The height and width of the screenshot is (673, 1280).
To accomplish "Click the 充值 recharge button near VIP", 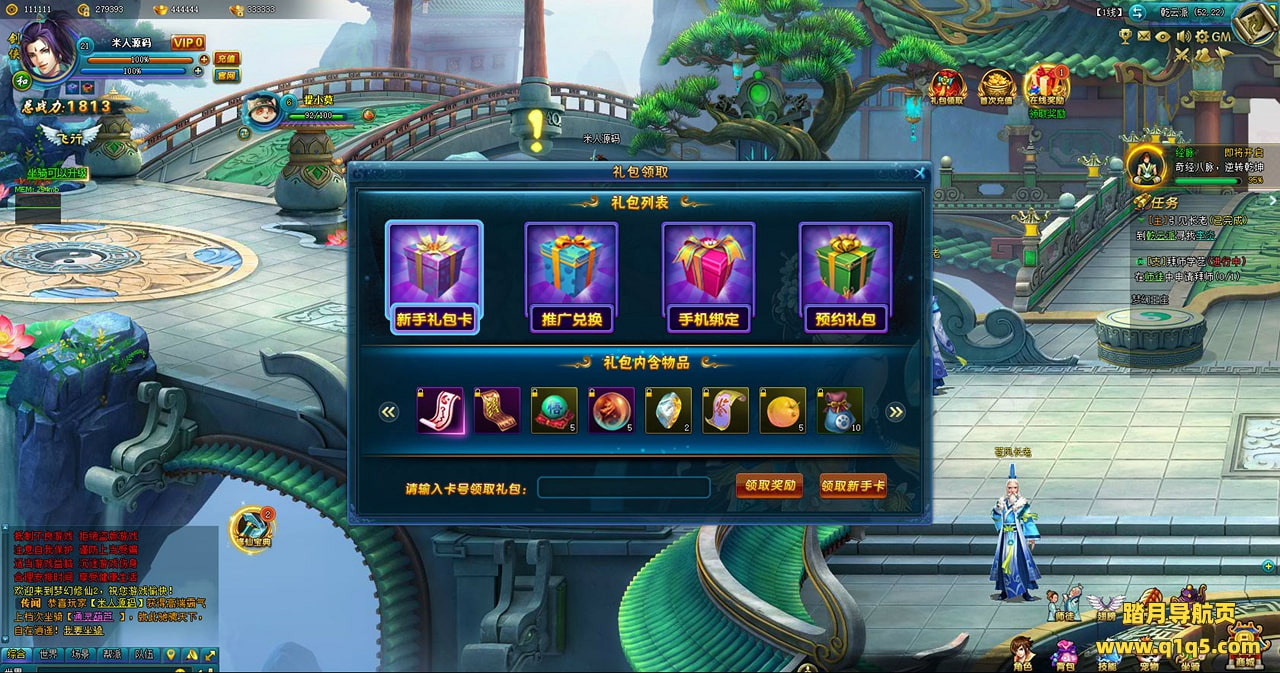I will click(x=226, y=58).
